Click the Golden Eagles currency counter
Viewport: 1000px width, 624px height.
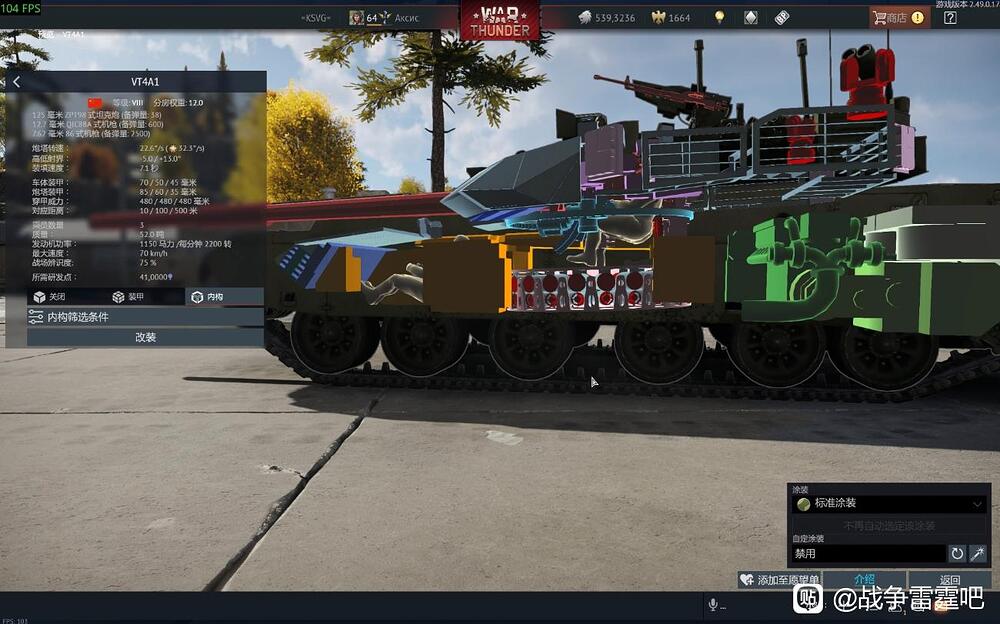tap(671, 18)
